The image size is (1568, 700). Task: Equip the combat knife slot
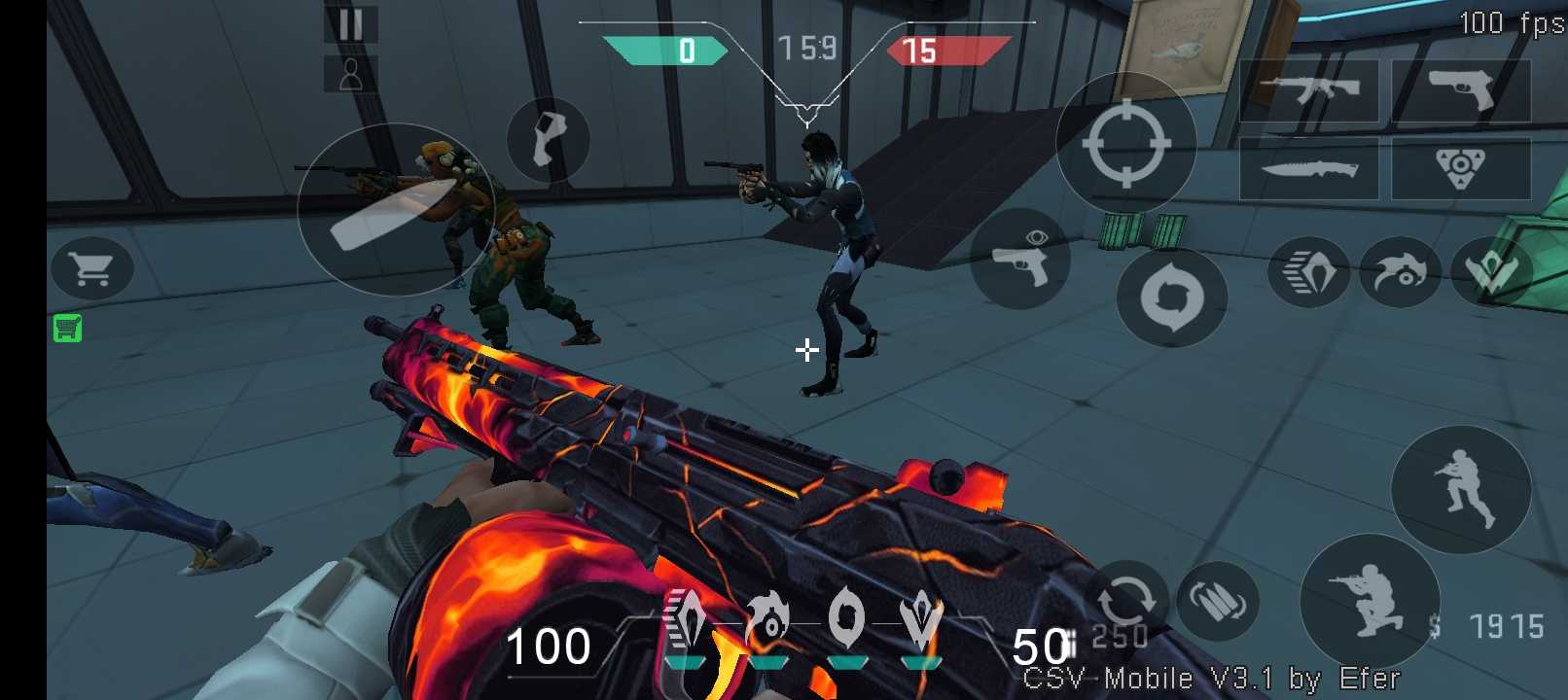pyautogui.click(x=1309, y=169)
